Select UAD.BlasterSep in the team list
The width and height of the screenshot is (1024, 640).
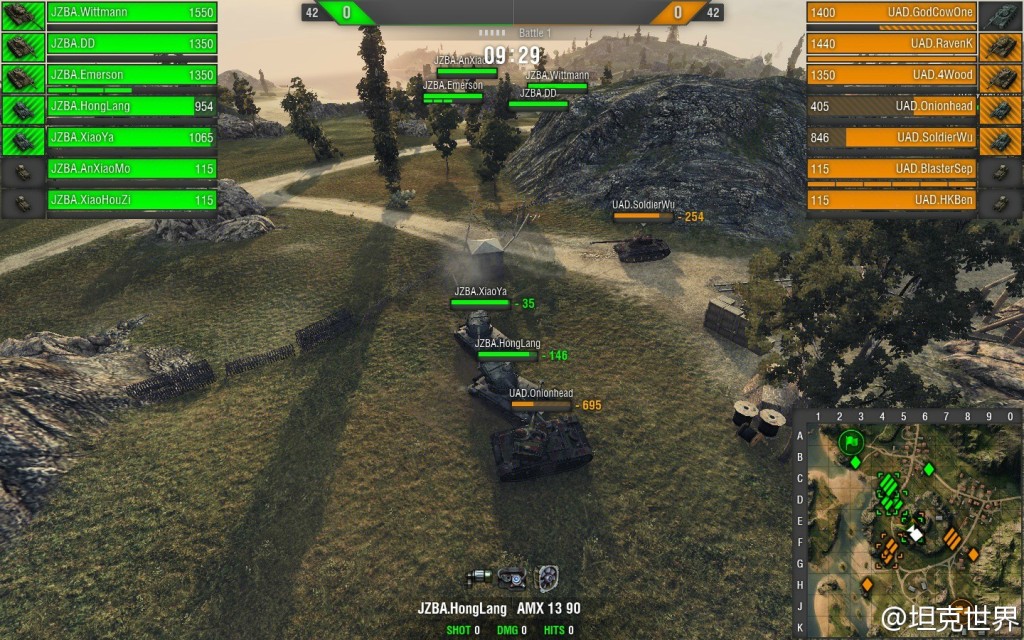(891, 169)
